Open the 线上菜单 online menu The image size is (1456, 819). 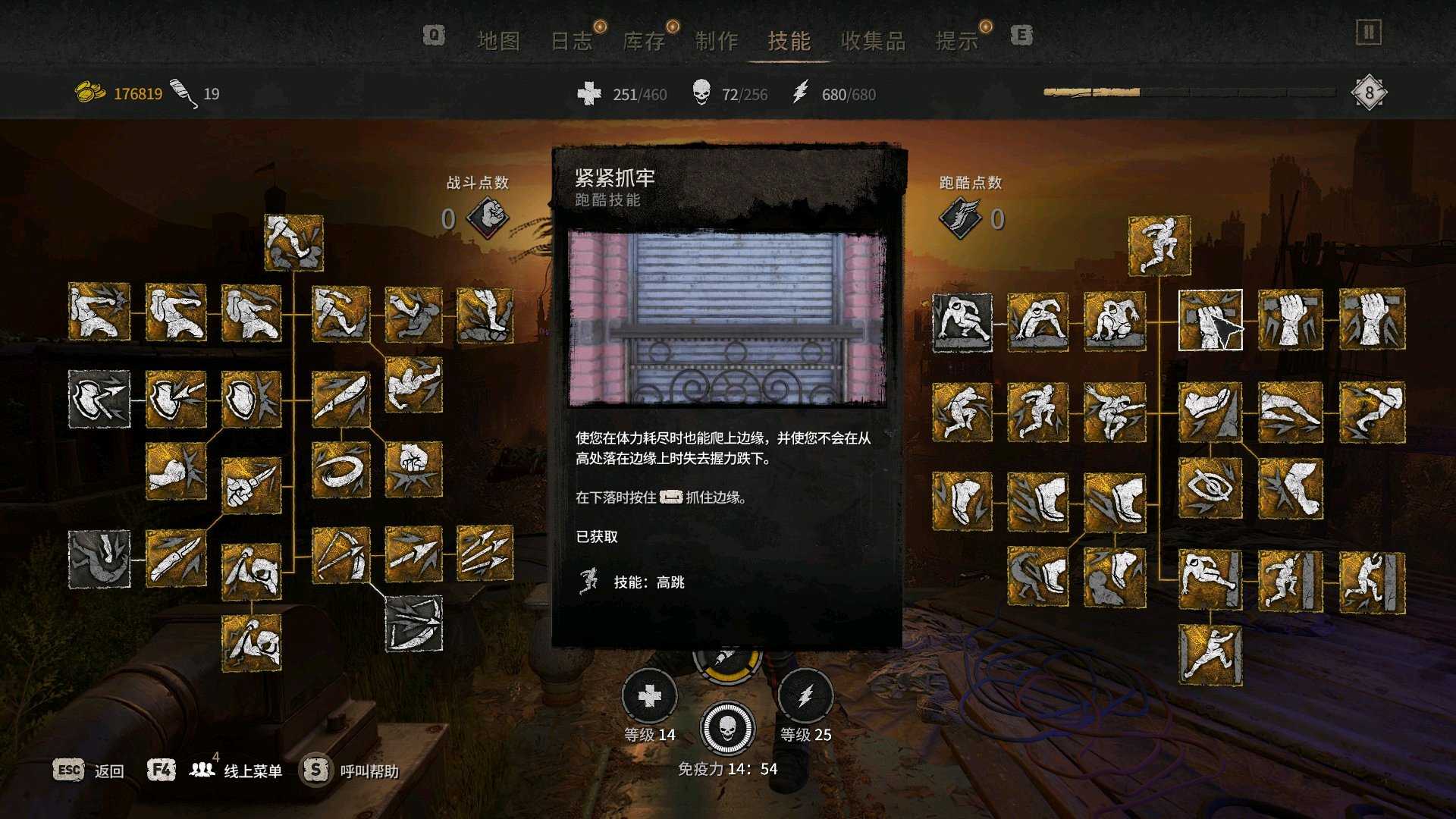tap(252, 769)
